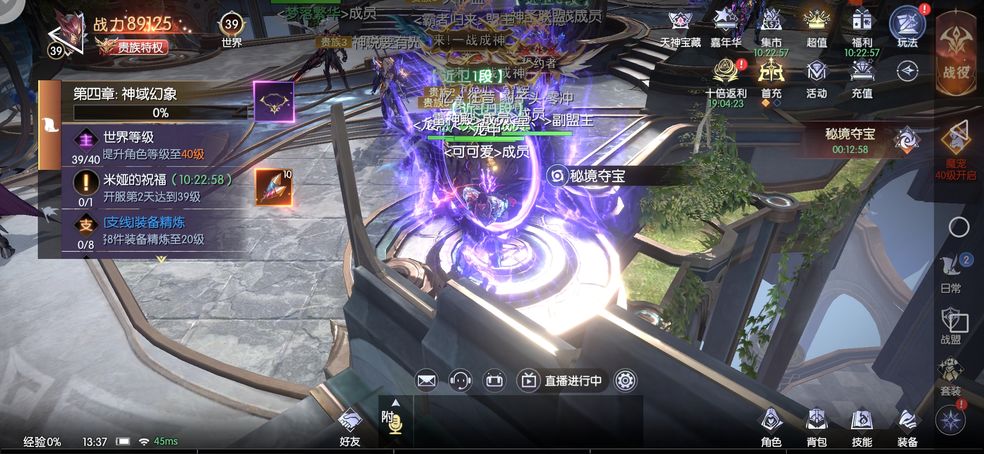
Task: Open the mail envelope icon
Action: (x=427, y=380)
